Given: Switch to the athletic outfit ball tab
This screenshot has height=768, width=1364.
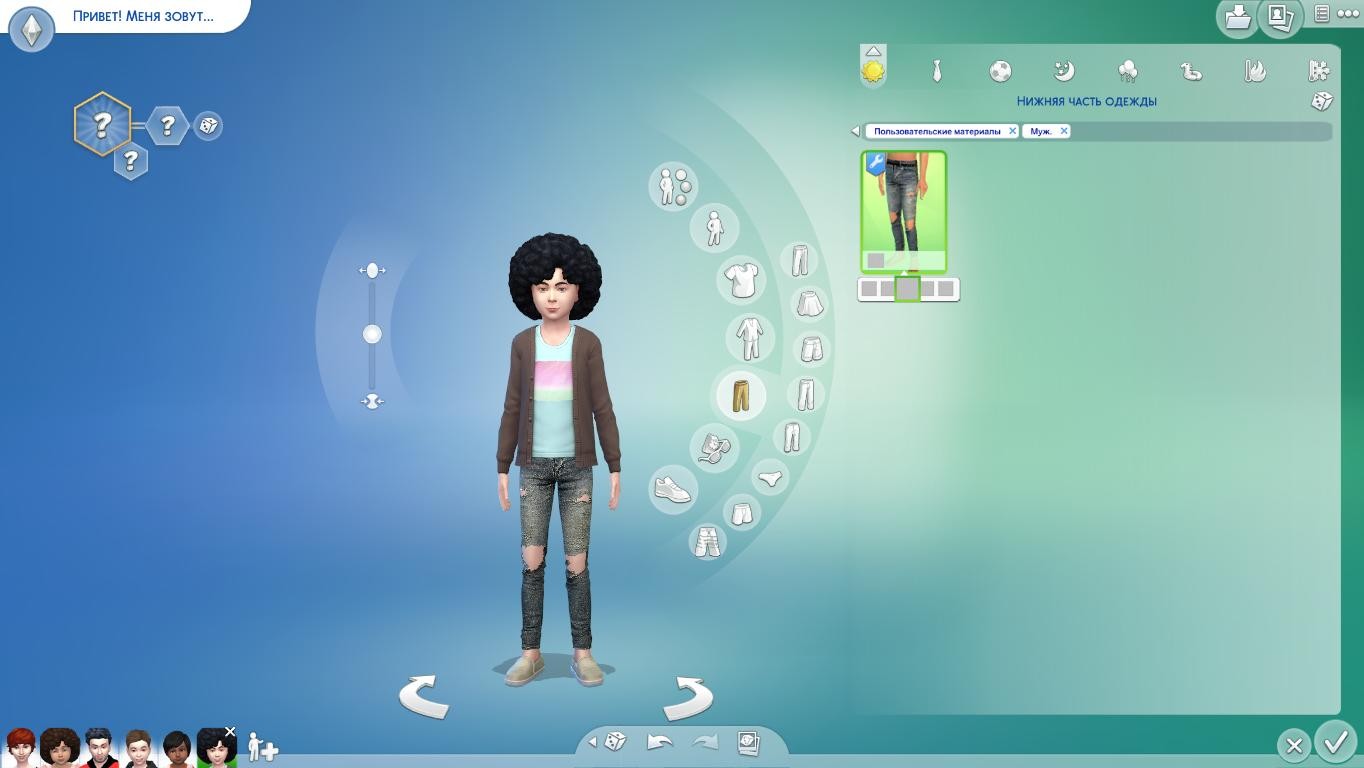Looking at the screenshot, I should coord(1000,71).
